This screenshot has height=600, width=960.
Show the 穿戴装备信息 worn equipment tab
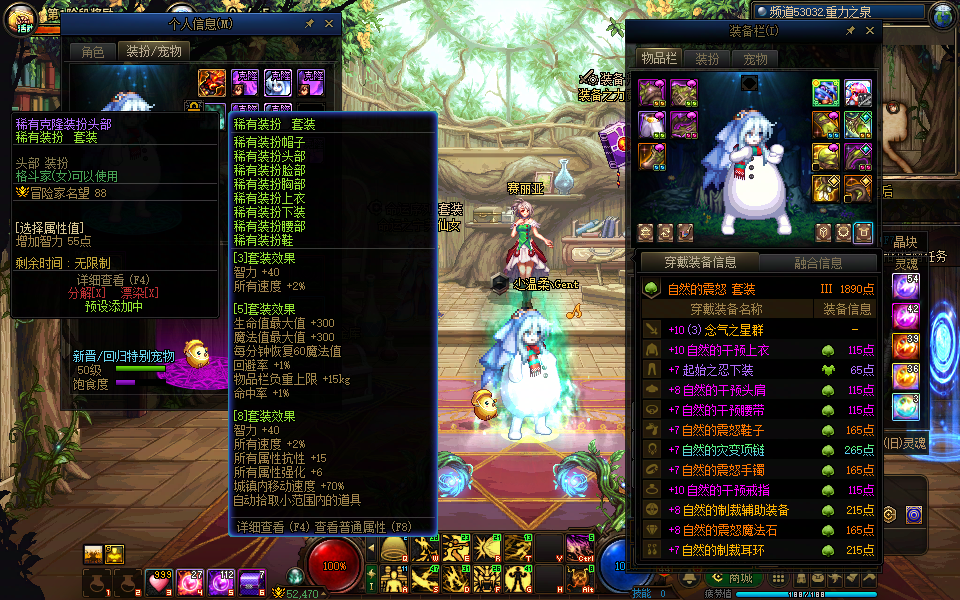click(699, 263)
